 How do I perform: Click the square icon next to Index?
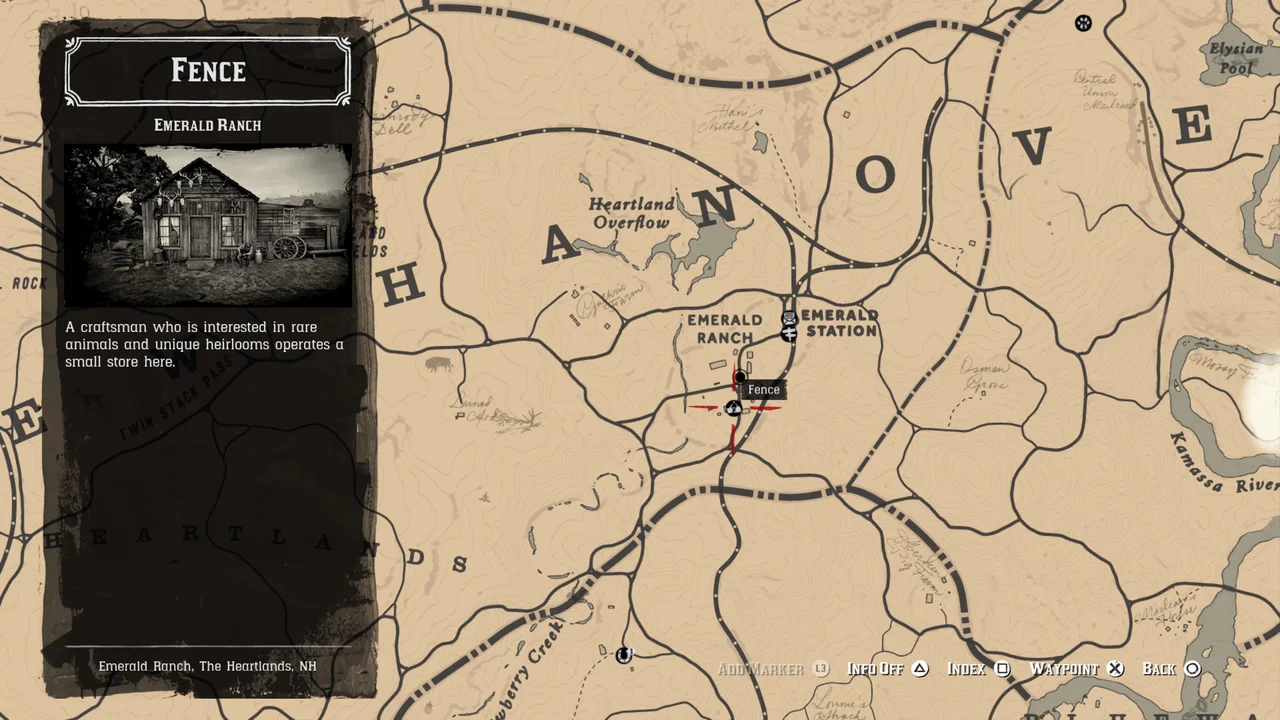pos(1003,668)
